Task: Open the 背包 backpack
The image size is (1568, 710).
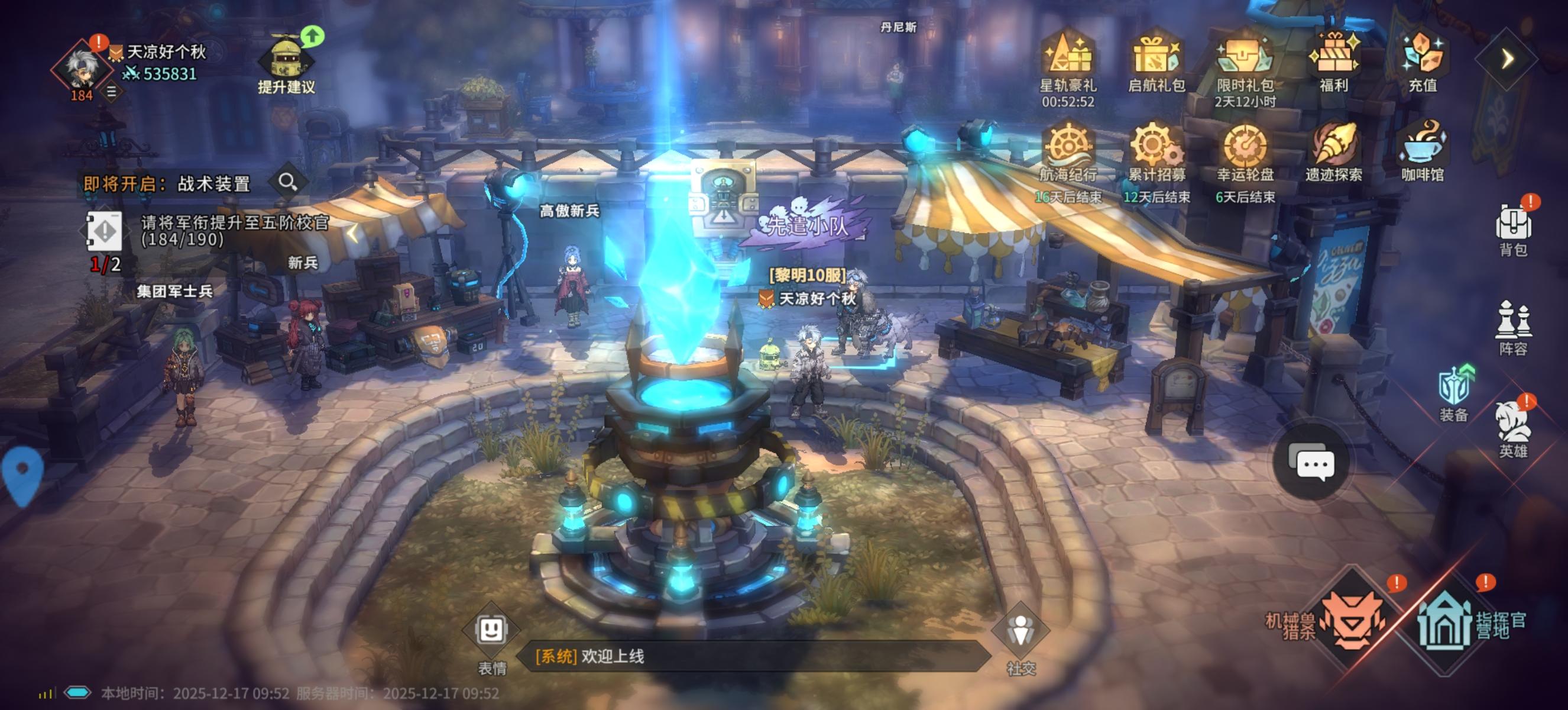Action: pyautogui.click(x=1513, y=228)
